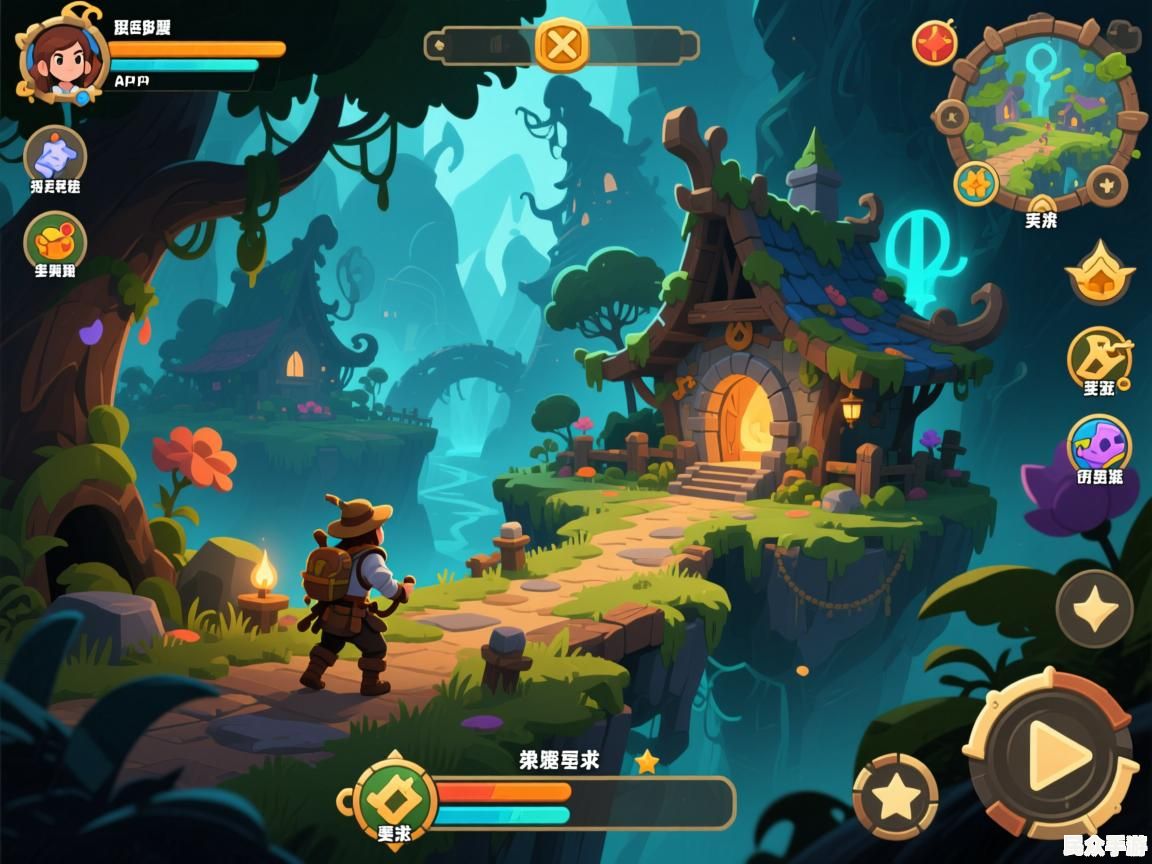Click the large play arrow button

pyautogui.click(x=1052, y=753)
